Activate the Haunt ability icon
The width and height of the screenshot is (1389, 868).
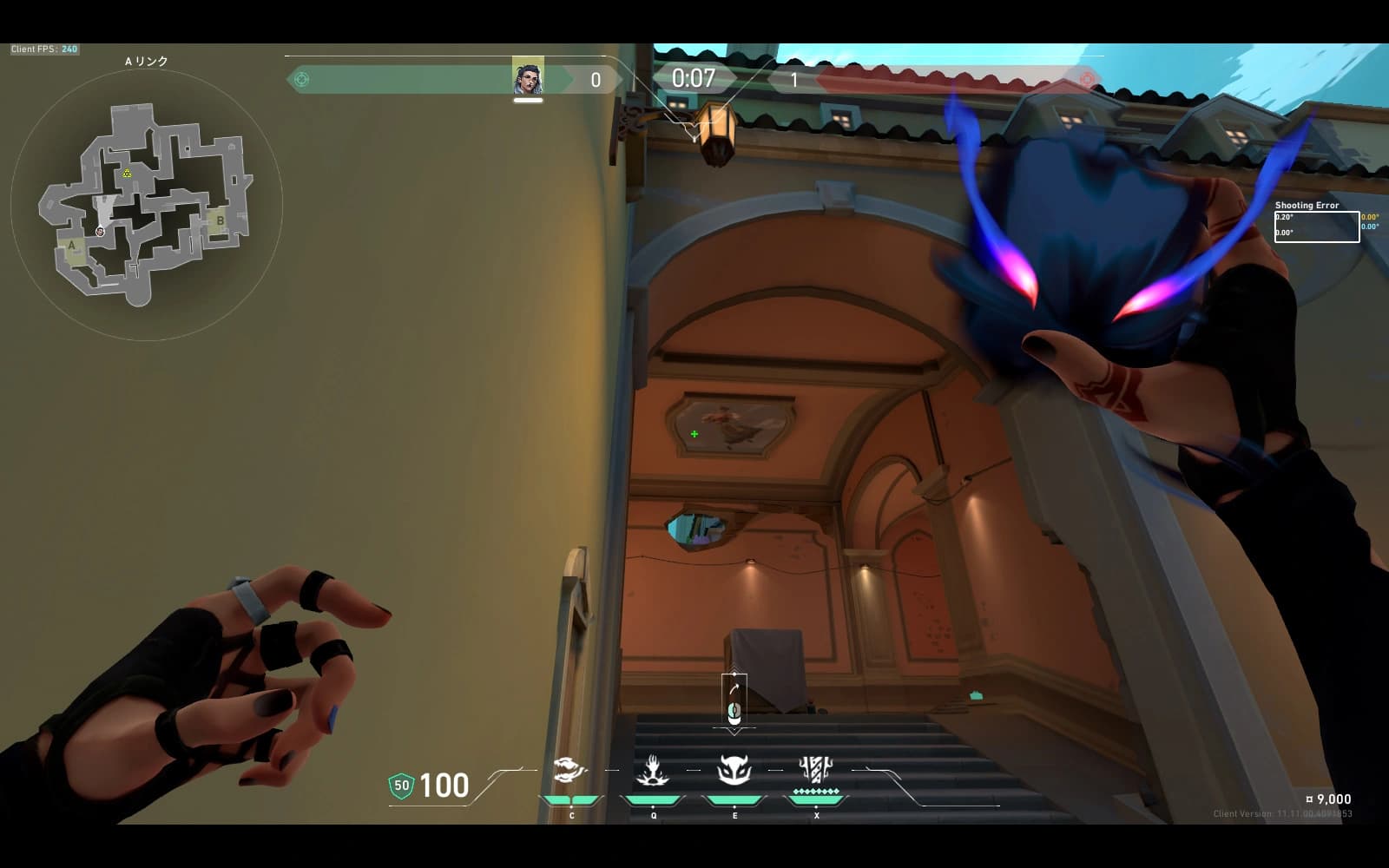(x=734, y=770)
